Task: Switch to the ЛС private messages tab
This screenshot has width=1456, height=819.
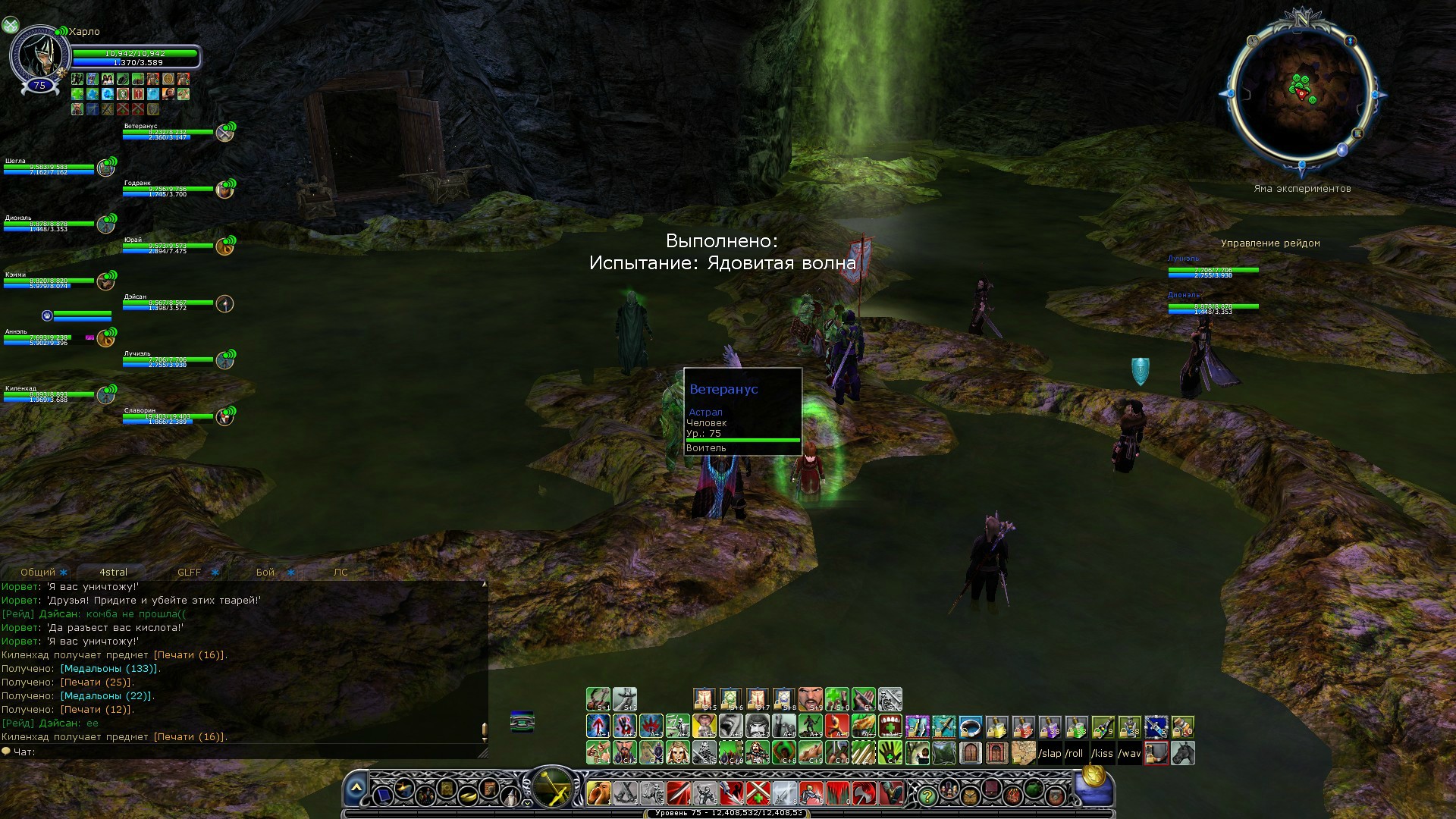Action: [340, 573]
